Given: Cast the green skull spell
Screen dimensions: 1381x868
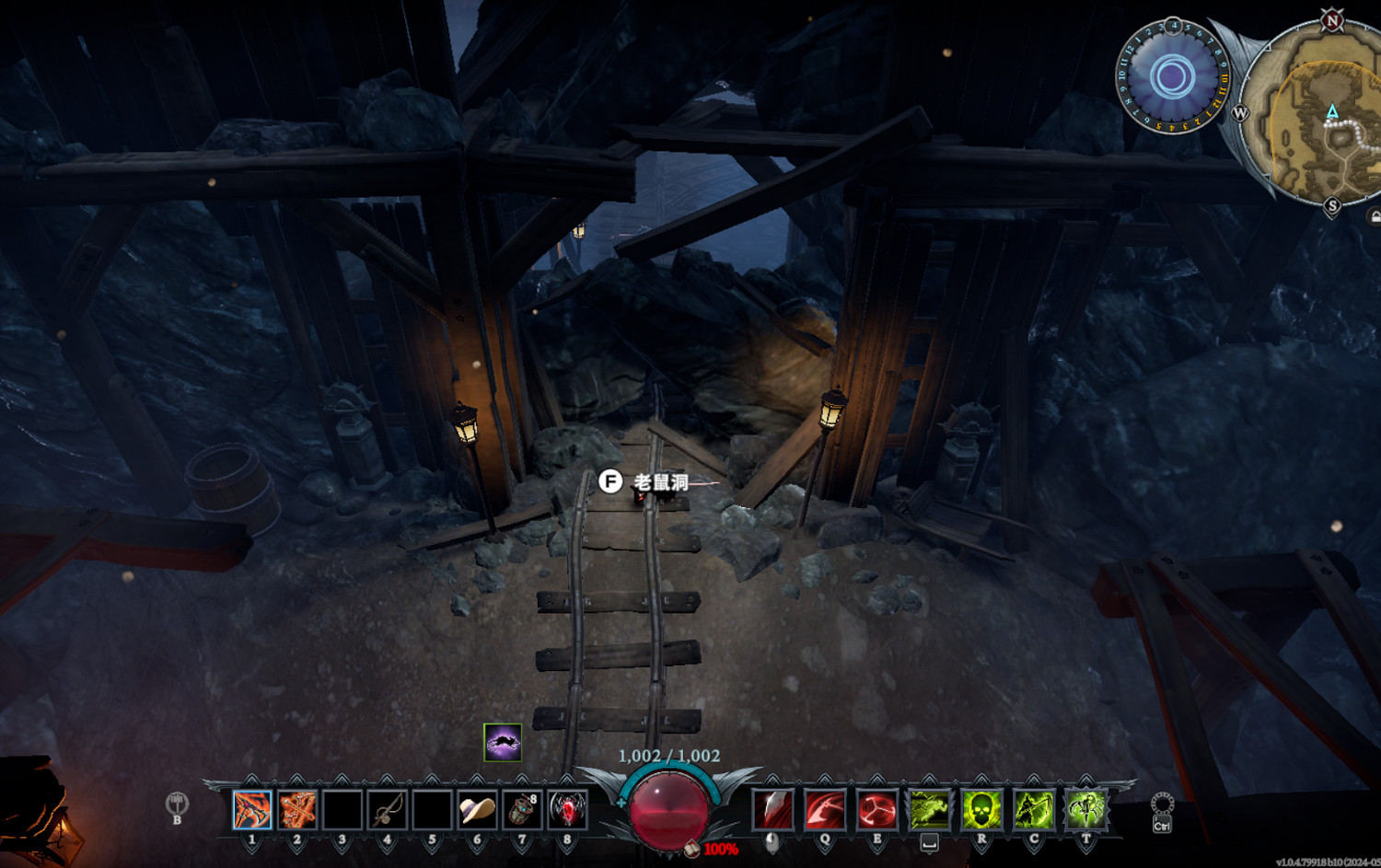Looking at the screenshot, I should (x=981, y=810).
